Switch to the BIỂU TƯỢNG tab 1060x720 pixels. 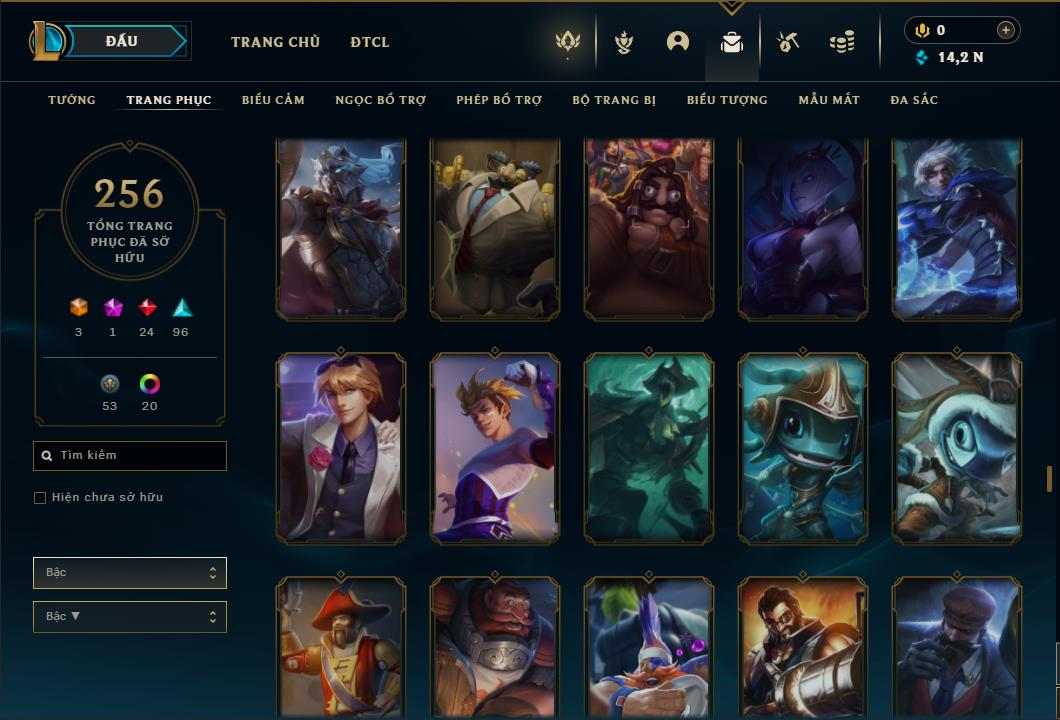[727, 100]
